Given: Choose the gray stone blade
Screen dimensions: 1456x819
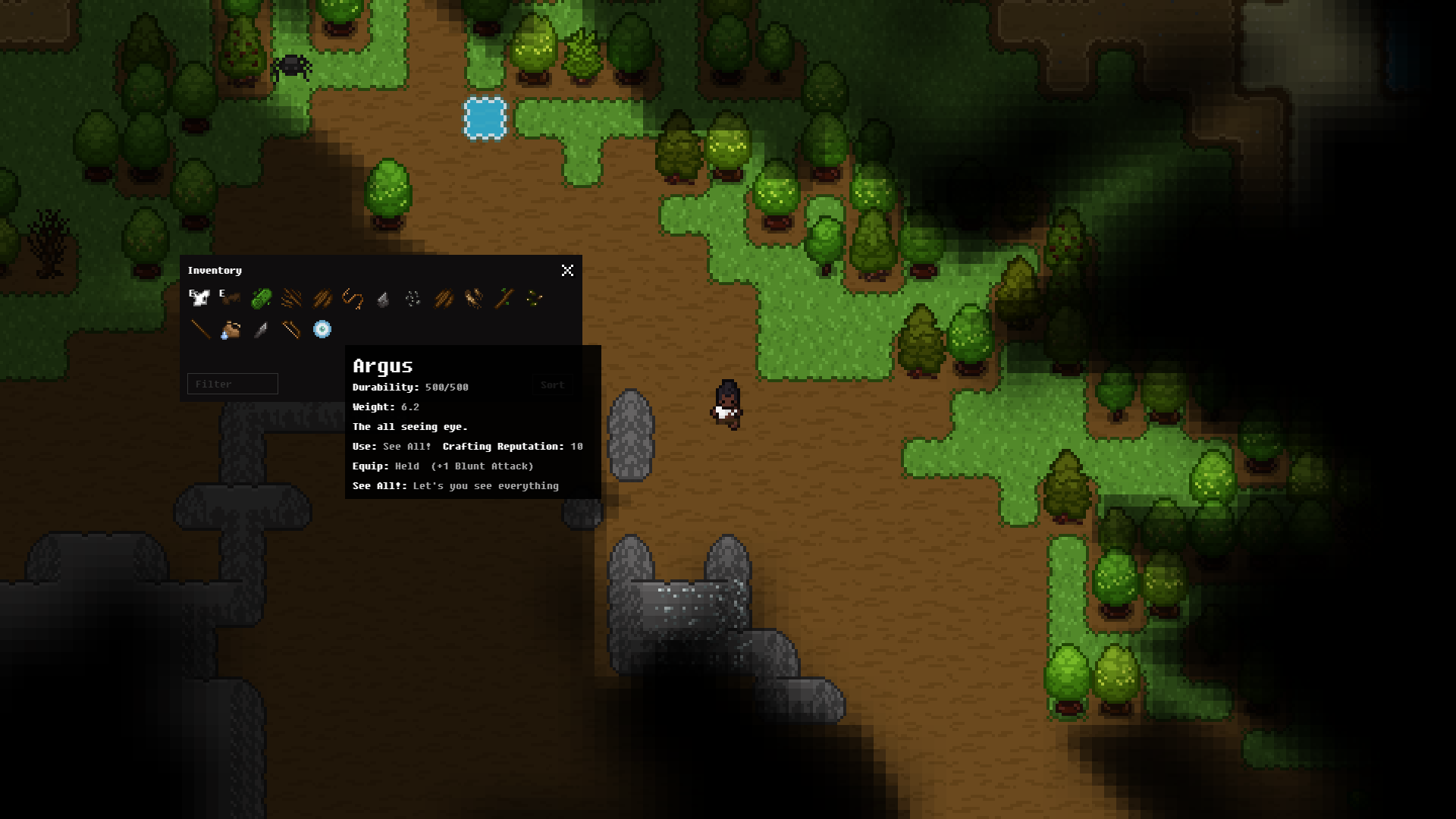Looking at the screenshot, I should 261,329.
